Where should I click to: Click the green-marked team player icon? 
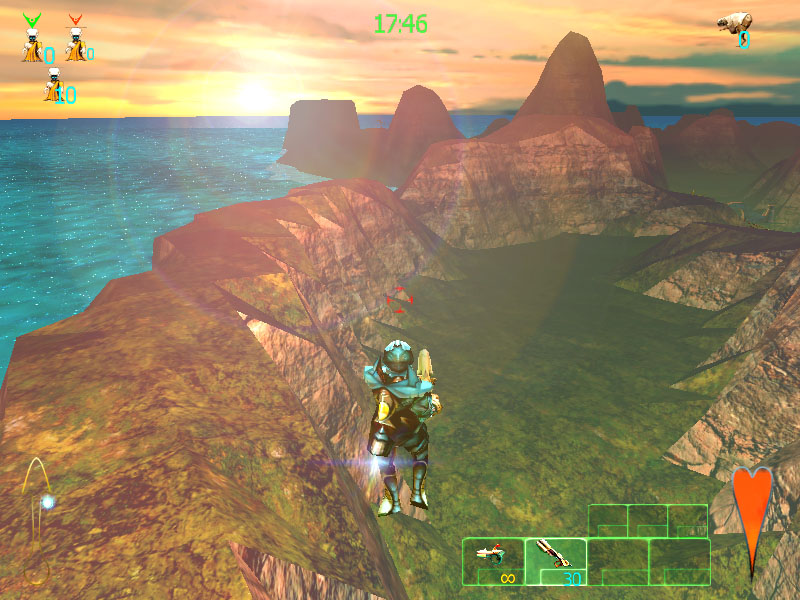click(33, 41)
